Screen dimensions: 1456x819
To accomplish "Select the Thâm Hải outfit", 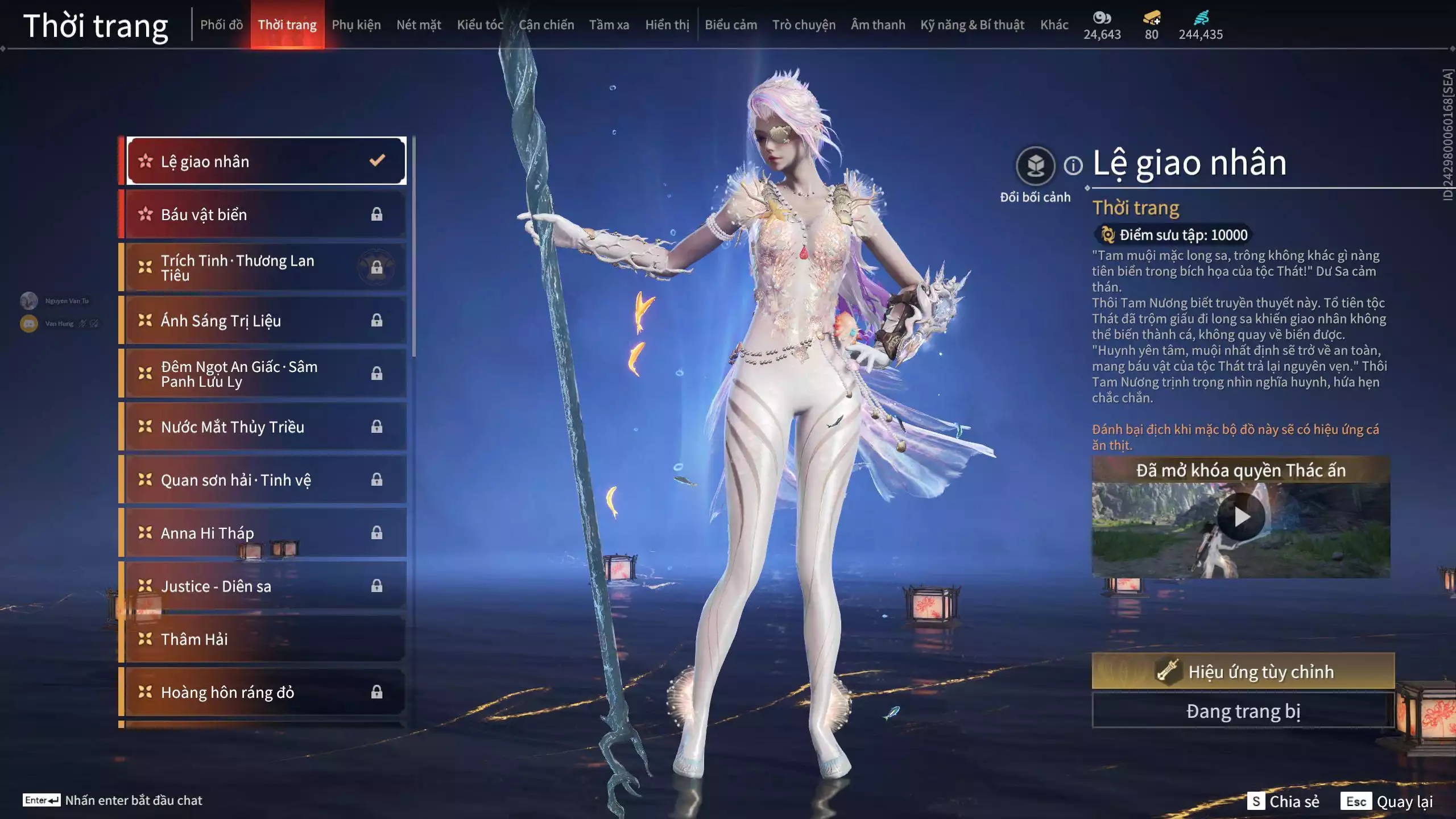I will tap(266, 639).
